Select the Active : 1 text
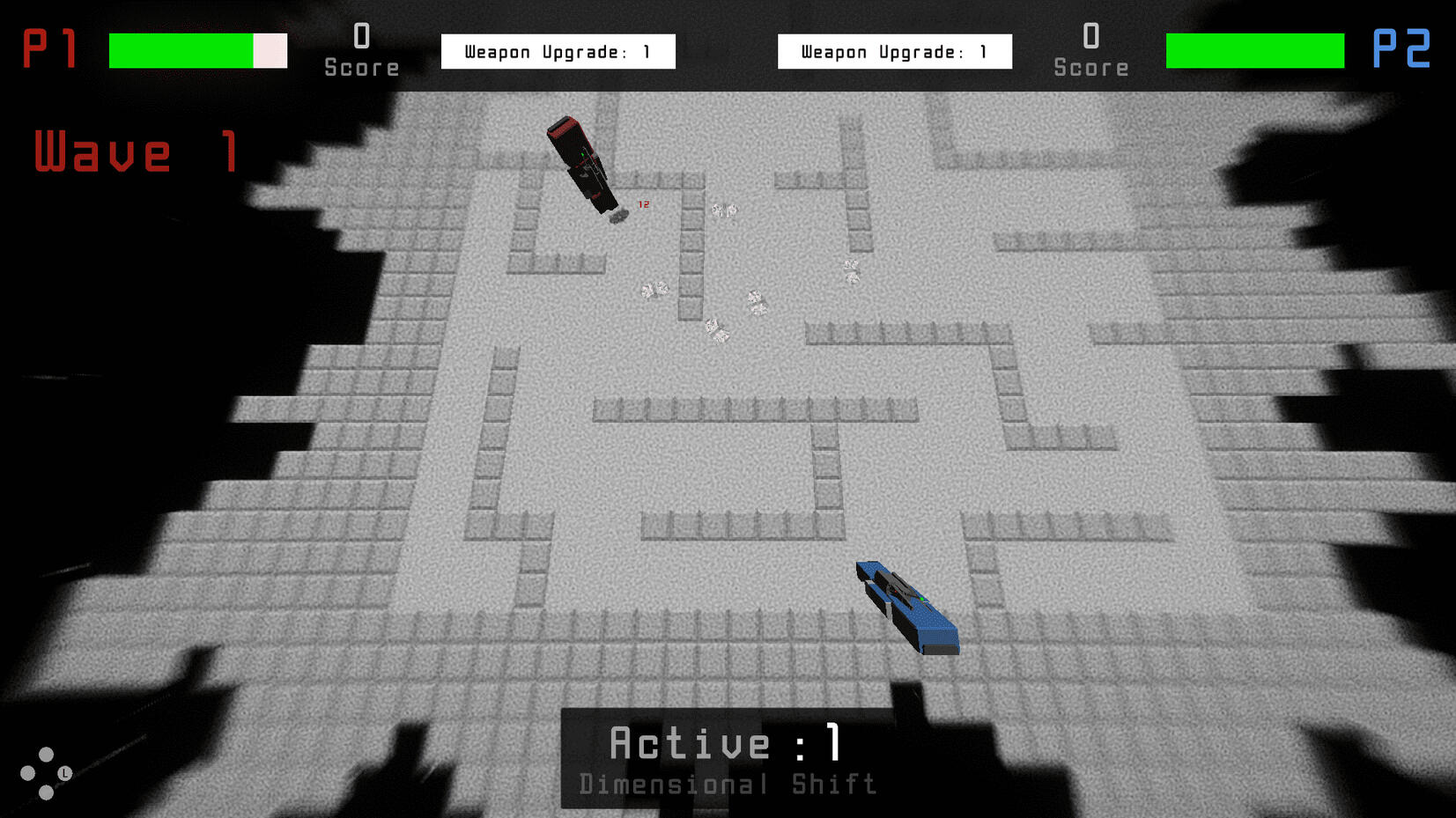This screenshot has width=1456, height=818. tap(726, 742)
